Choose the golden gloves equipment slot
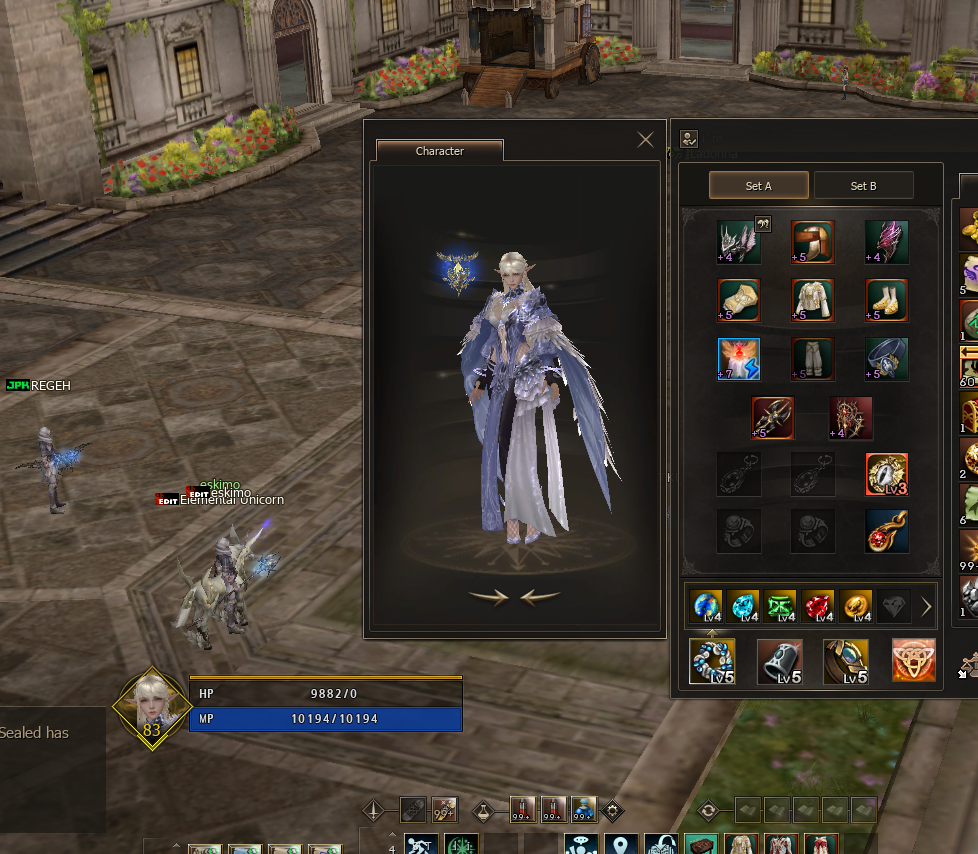The width and height of the screenshot is (978, 854). point(739,300)
